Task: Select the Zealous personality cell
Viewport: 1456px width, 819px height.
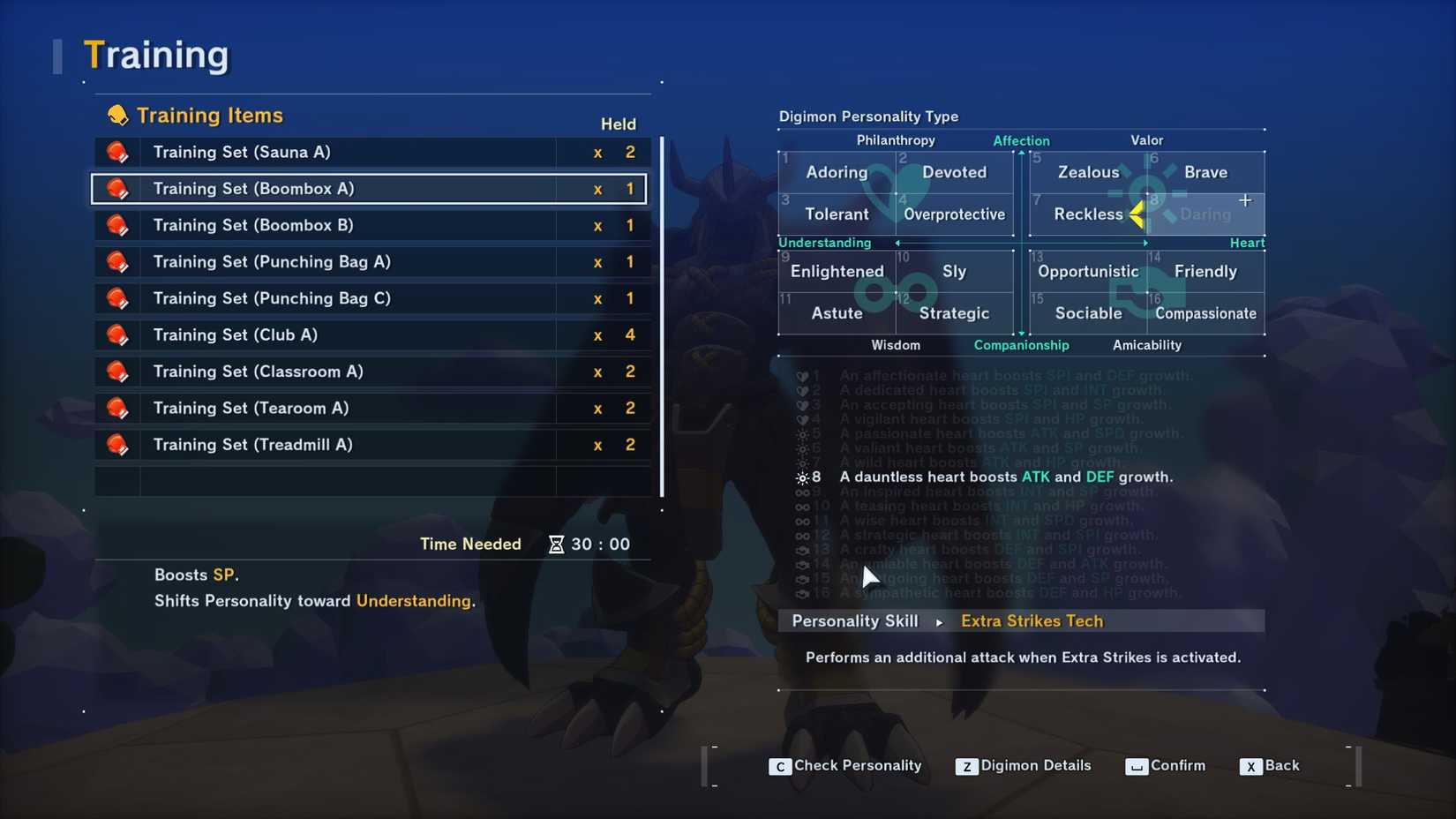Action: tap(1088, 172)
